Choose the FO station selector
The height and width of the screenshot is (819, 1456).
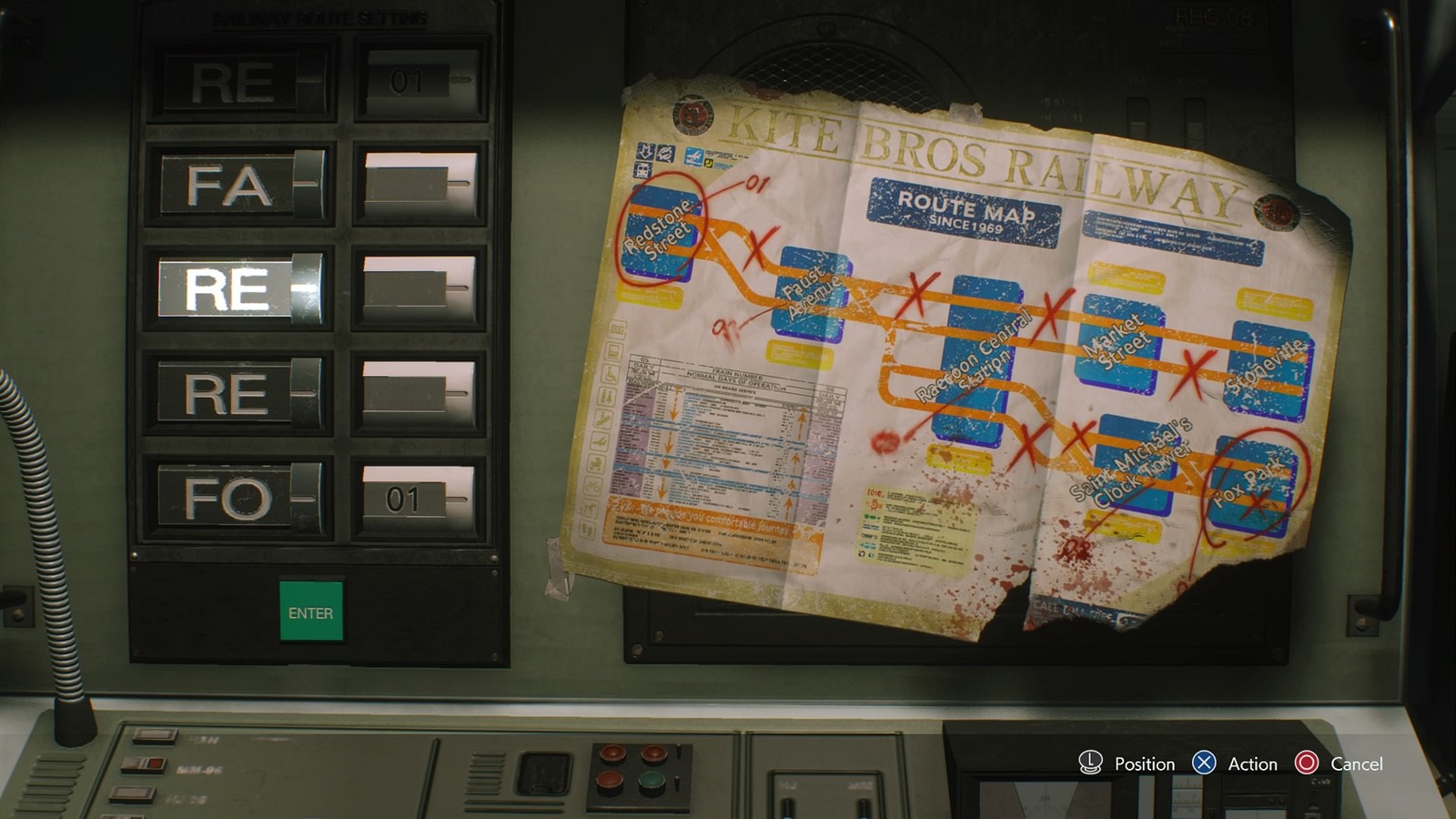pos(239,498)
